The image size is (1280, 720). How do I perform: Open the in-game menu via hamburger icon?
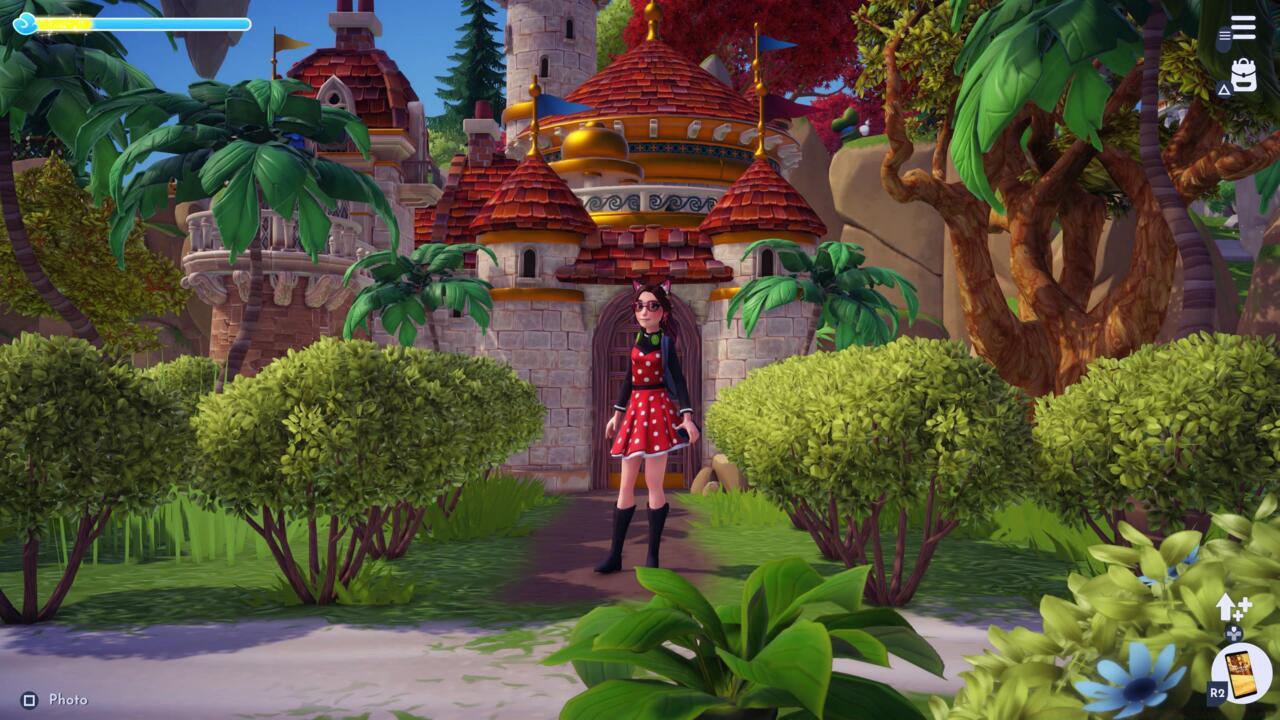click(x=1242, y=27)
